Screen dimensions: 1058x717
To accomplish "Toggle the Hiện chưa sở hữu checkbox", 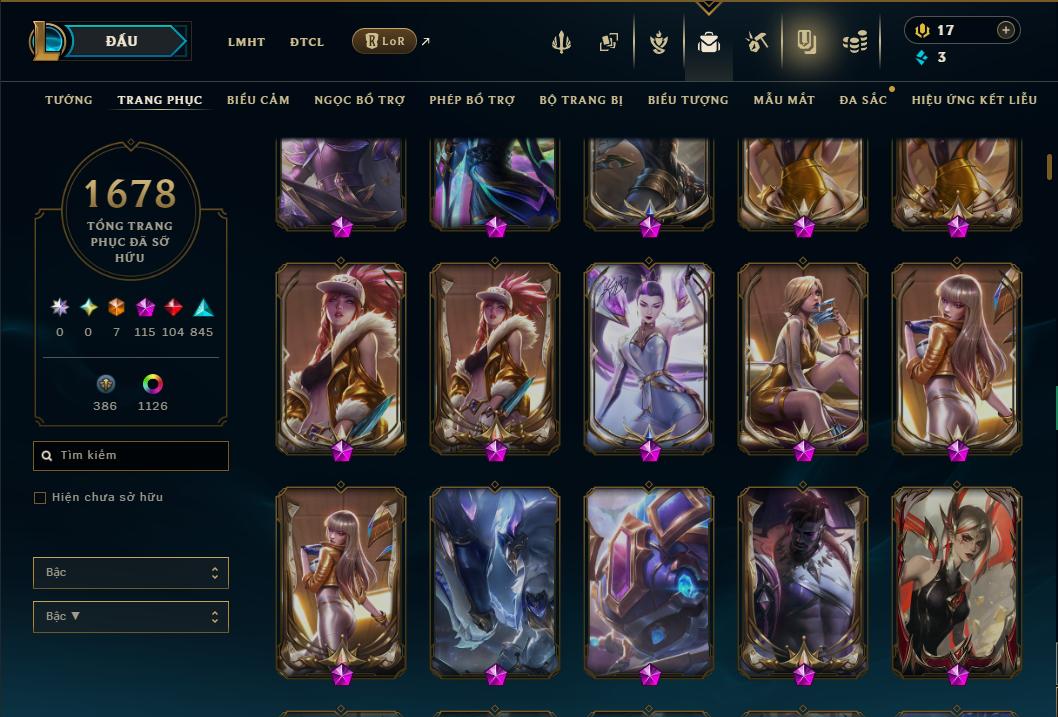I will 40,498.
